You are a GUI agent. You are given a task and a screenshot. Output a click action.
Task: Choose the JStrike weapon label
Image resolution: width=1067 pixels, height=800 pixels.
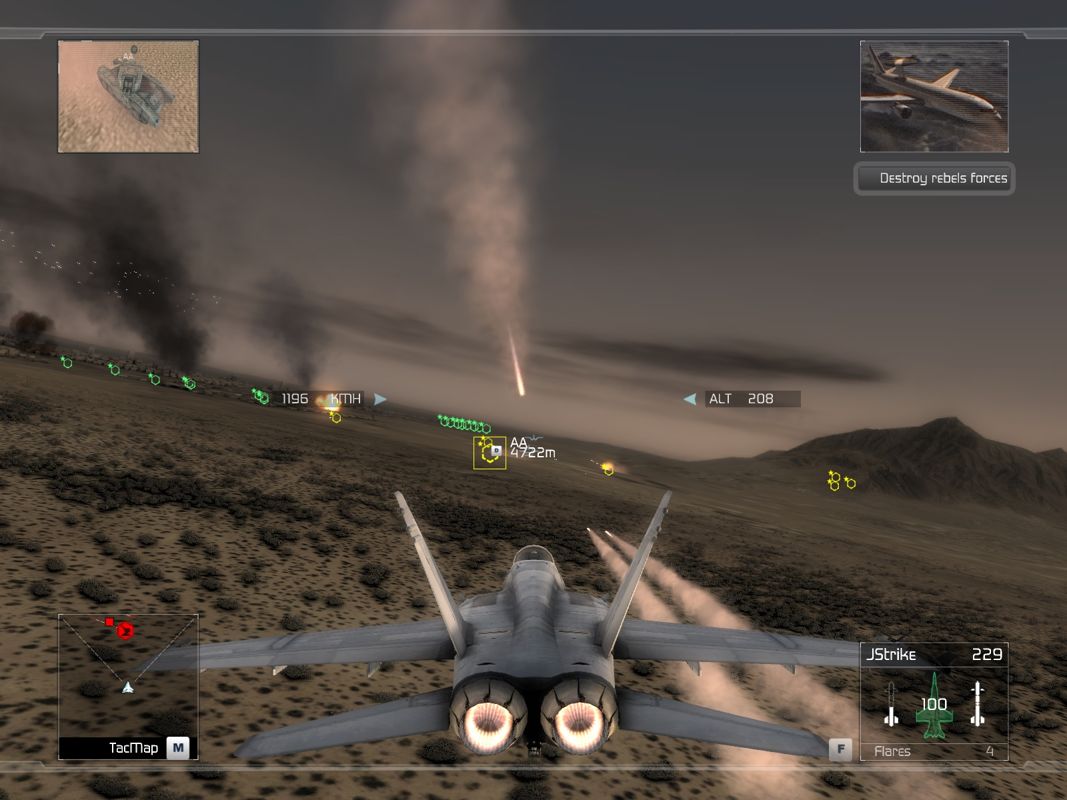tap(890, 655)
